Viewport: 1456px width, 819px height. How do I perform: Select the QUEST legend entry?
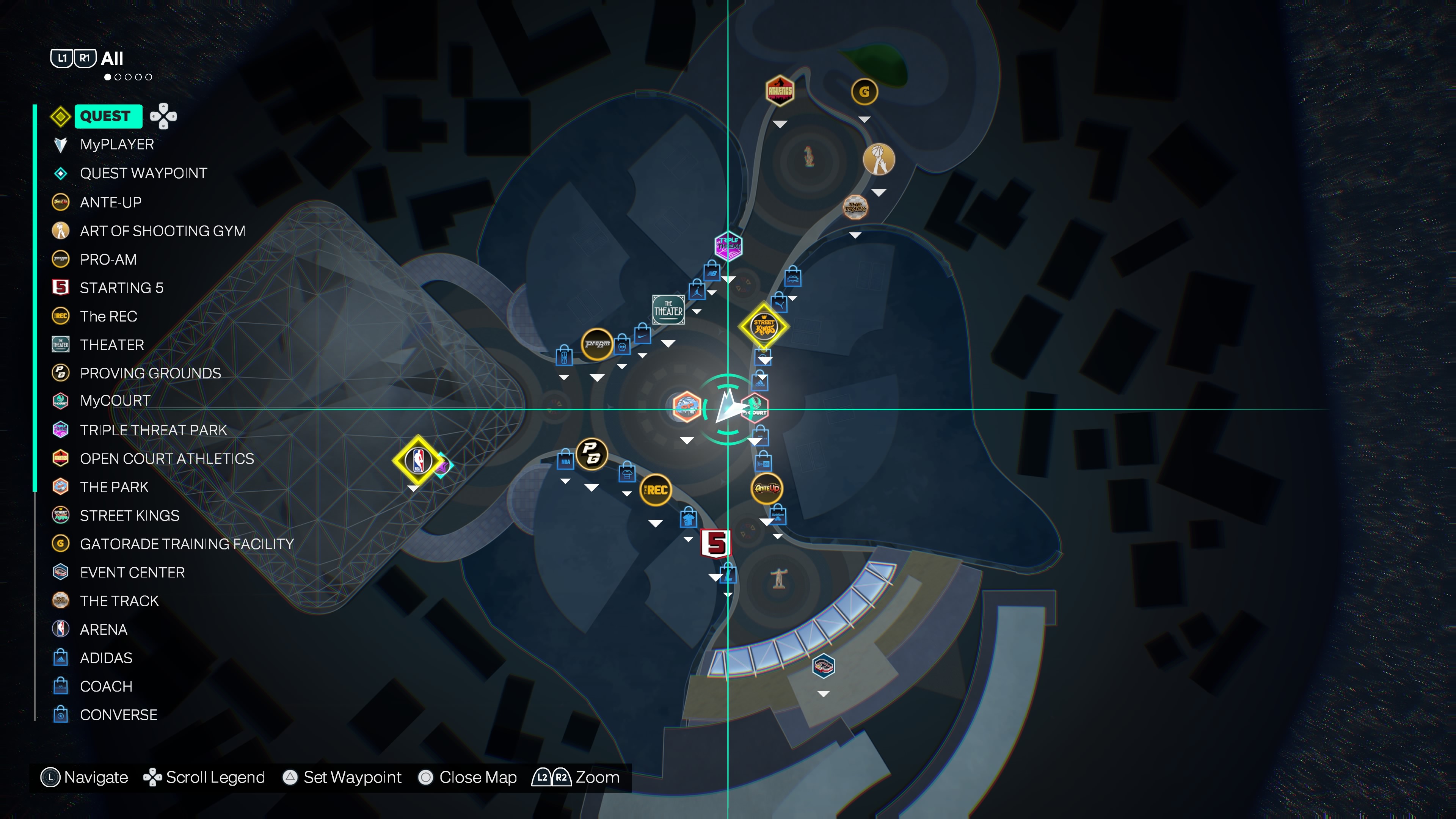point(106,116)
